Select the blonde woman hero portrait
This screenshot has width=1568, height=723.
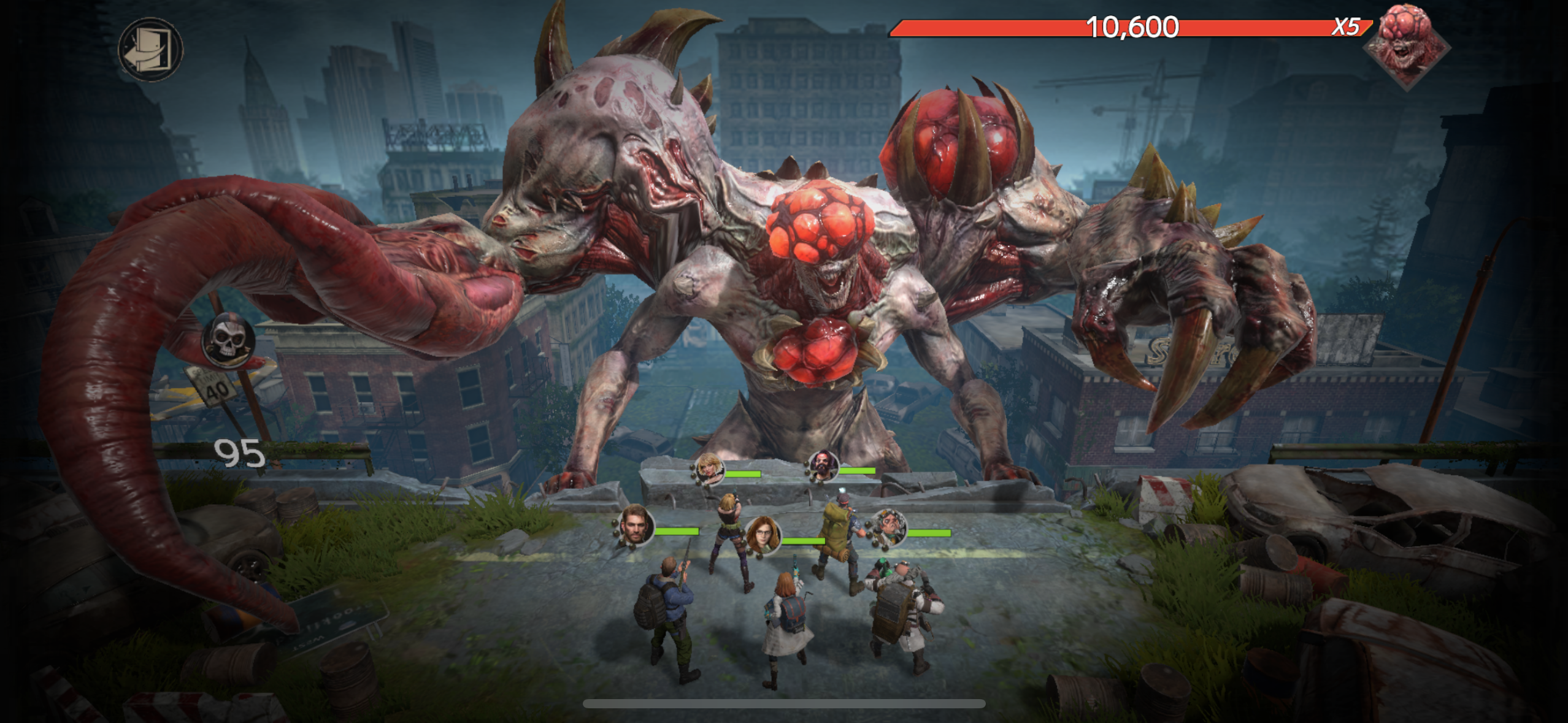click(x=709, y=469)
